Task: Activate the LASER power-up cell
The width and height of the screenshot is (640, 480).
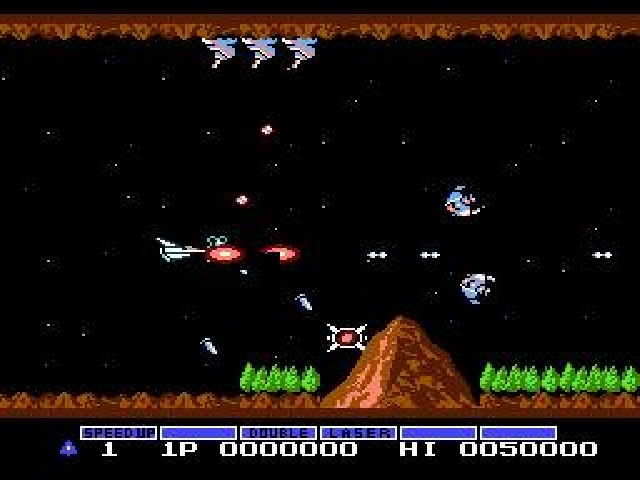Action: (357, 433)
